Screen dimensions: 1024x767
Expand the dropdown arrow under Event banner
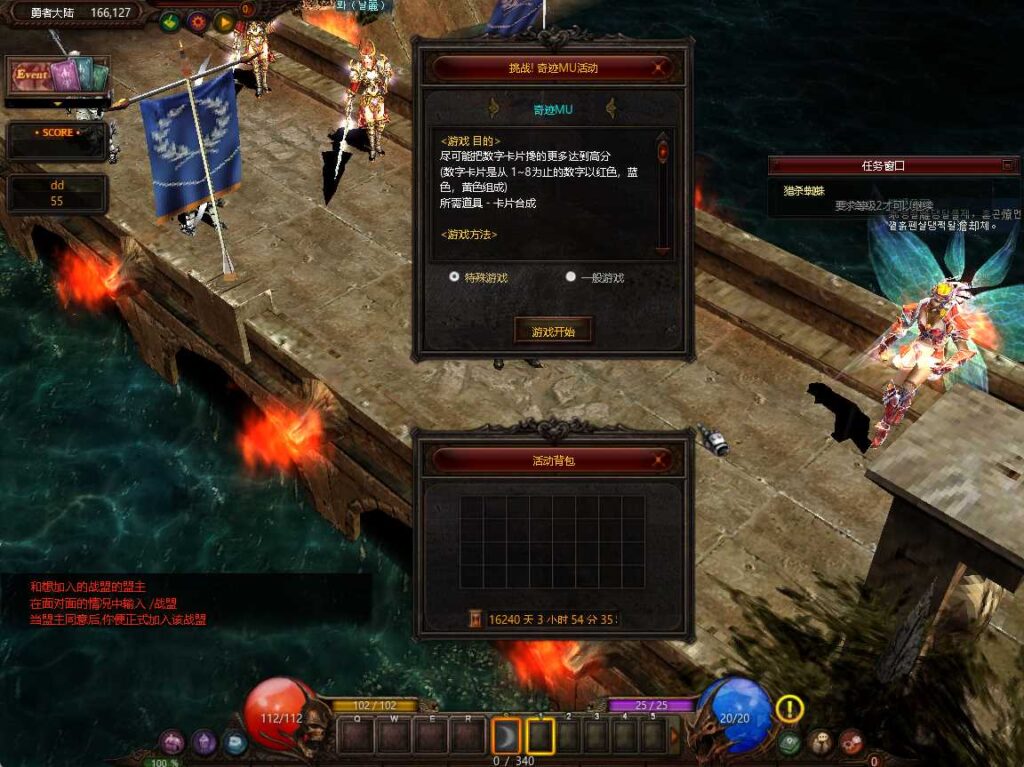(57, 103)
